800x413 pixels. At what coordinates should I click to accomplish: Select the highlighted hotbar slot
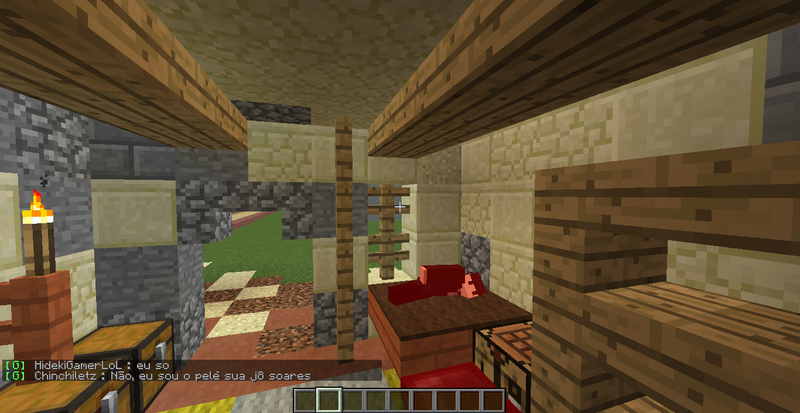(x=330, y=401)
